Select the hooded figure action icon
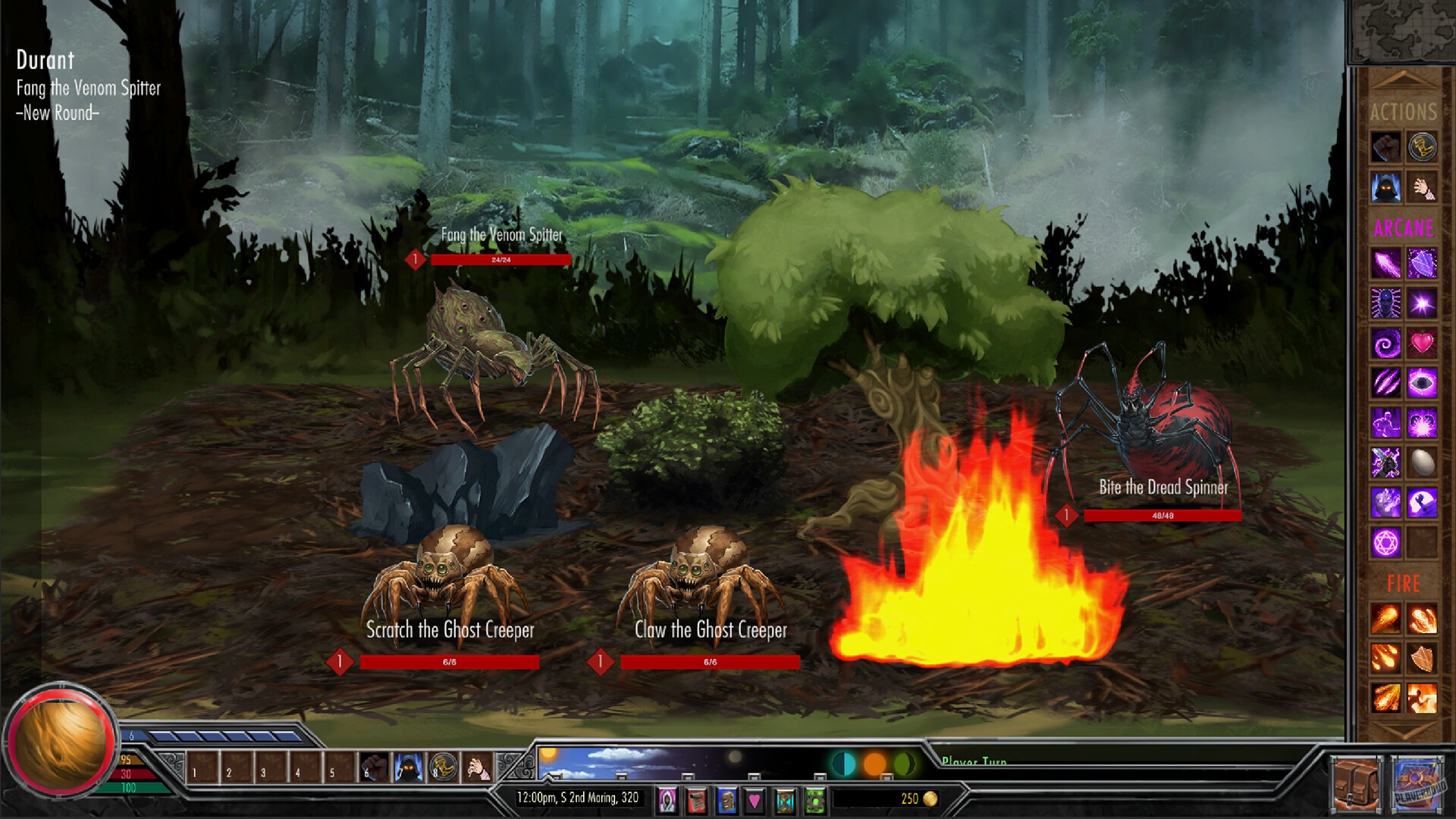Viewport: 1456px width, 819px height. pos(1386,188)
